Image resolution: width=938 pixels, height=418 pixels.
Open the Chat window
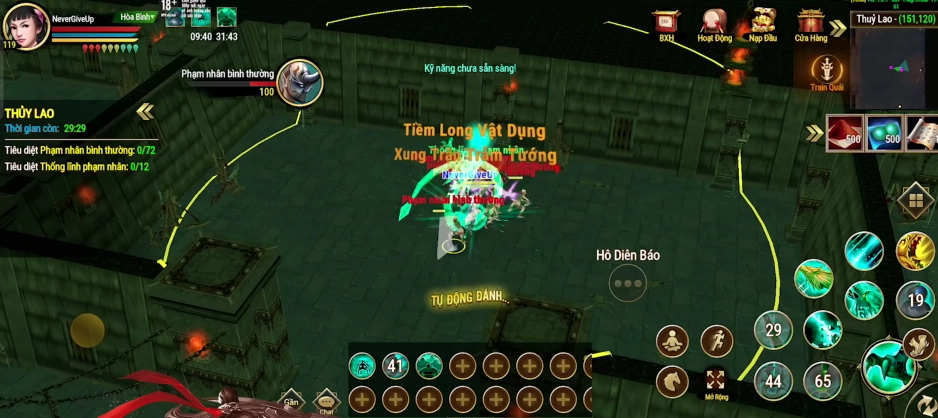tap(326, 401)
